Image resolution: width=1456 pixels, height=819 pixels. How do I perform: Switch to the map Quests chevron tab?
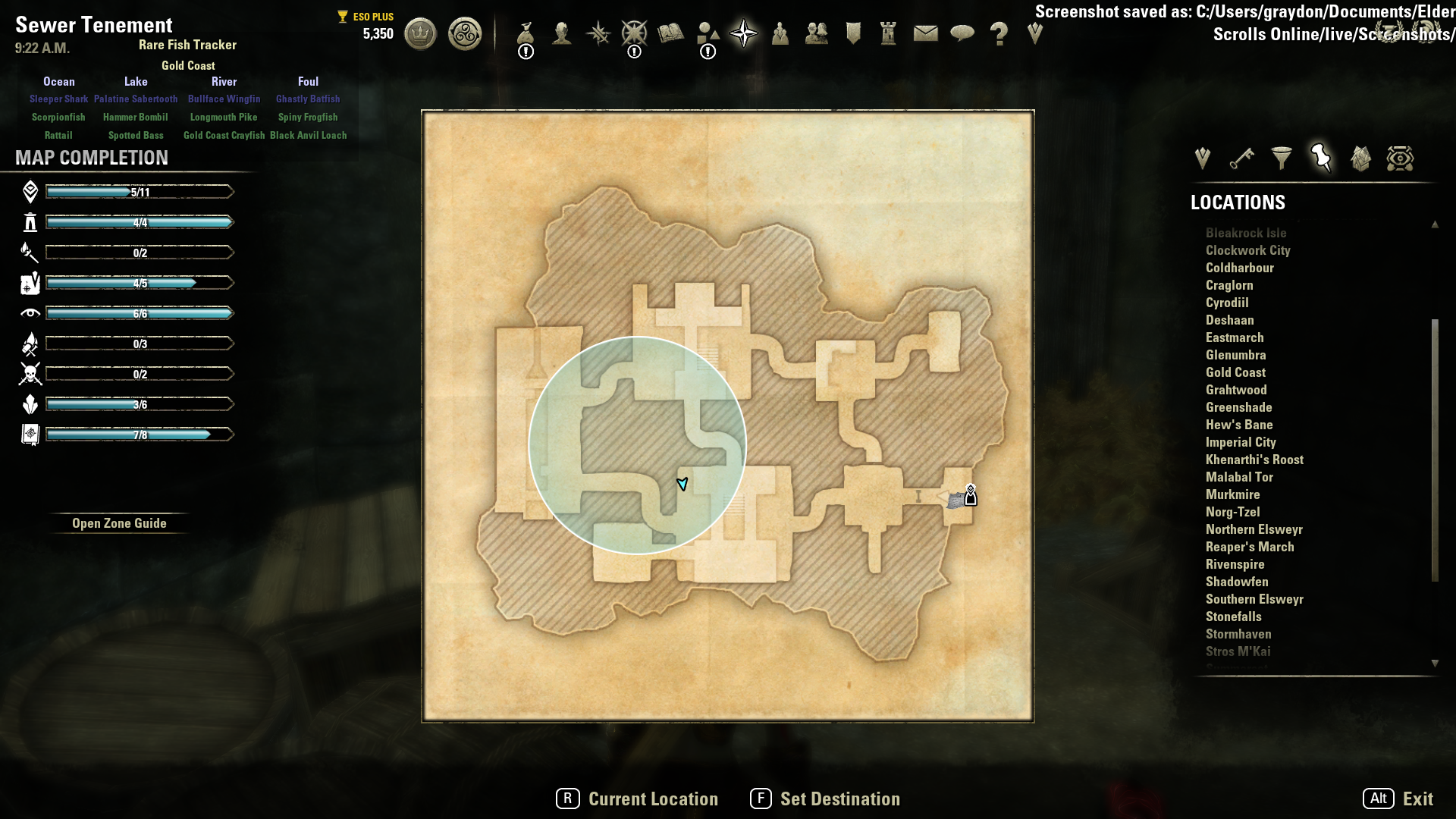point(1202,158)
